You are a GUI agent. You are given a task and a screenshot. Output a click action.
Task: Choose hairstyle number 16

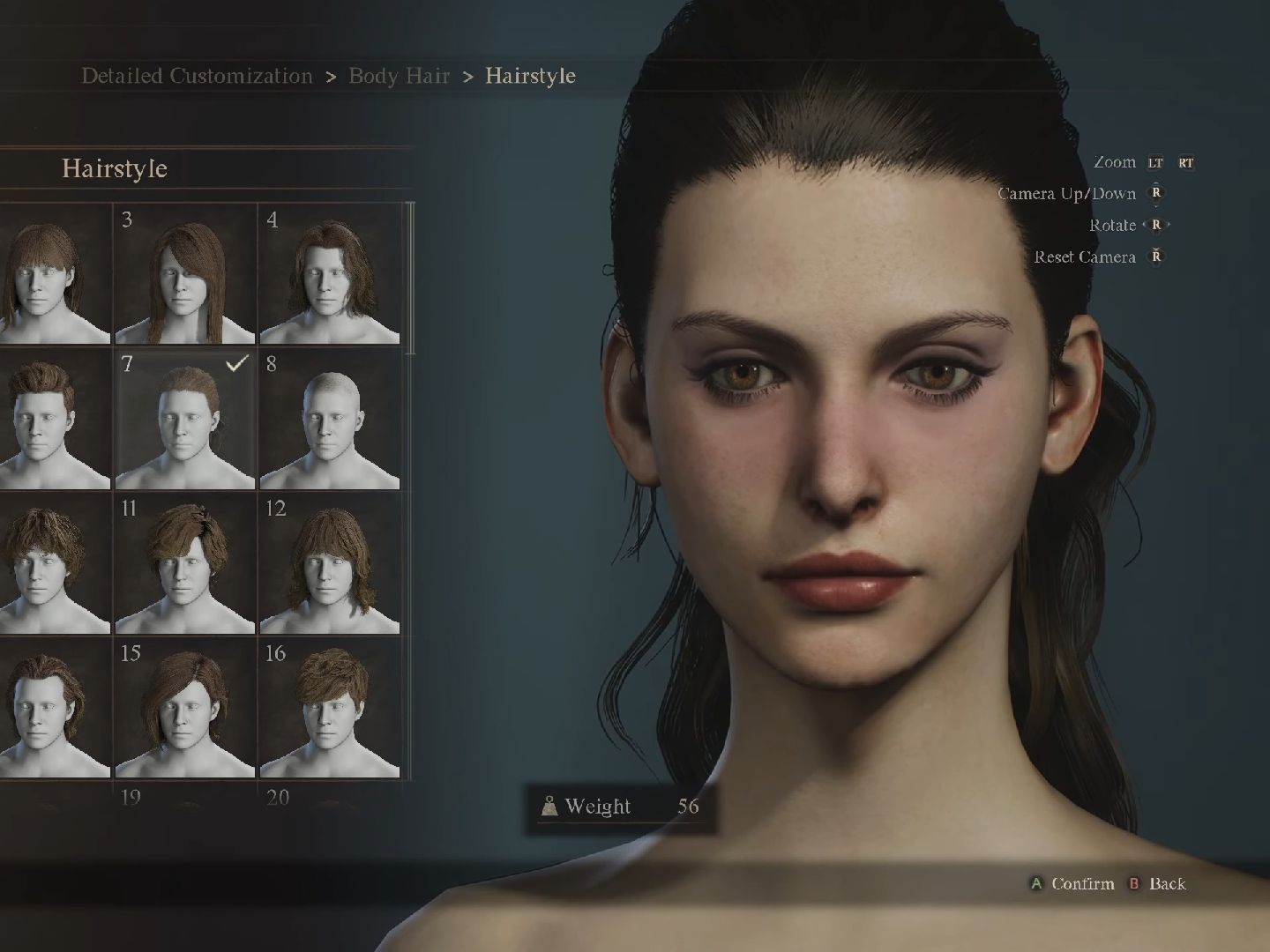click(x=330, y=709)
